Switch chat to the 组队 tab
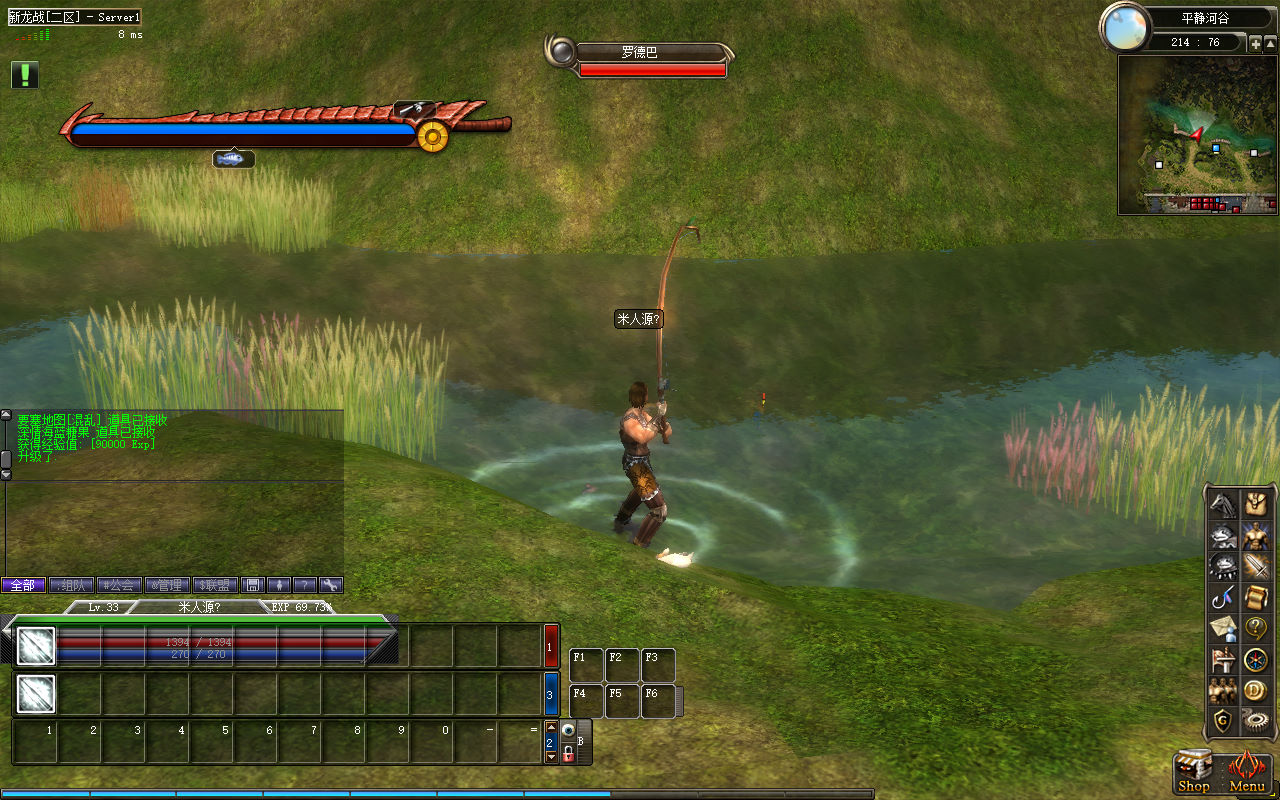1280x800 pixels. (72, 585)
